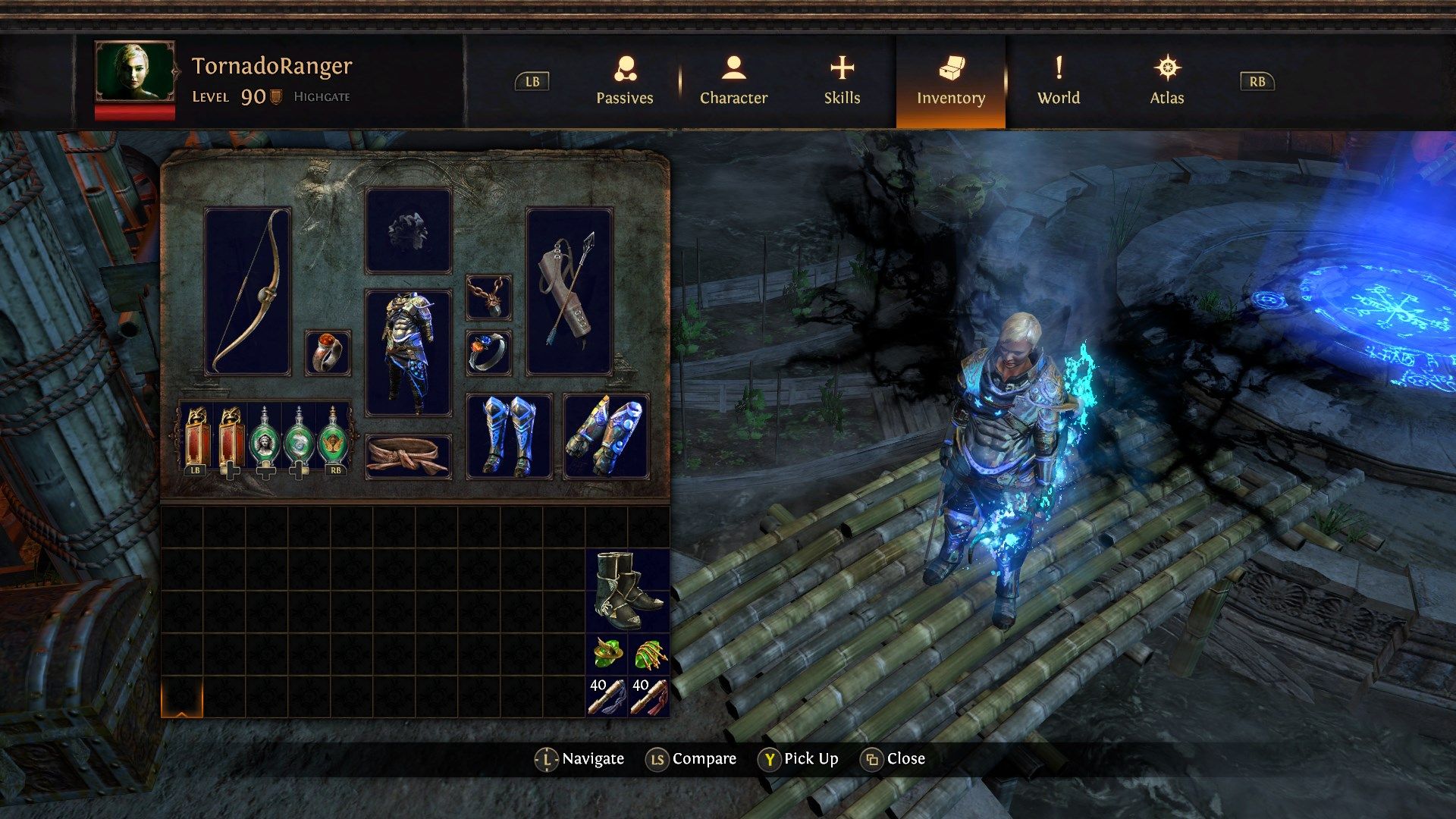This screenshot has height=819, width=1456.
Task: Open the Atlas tab
Action: point(1167,83)
